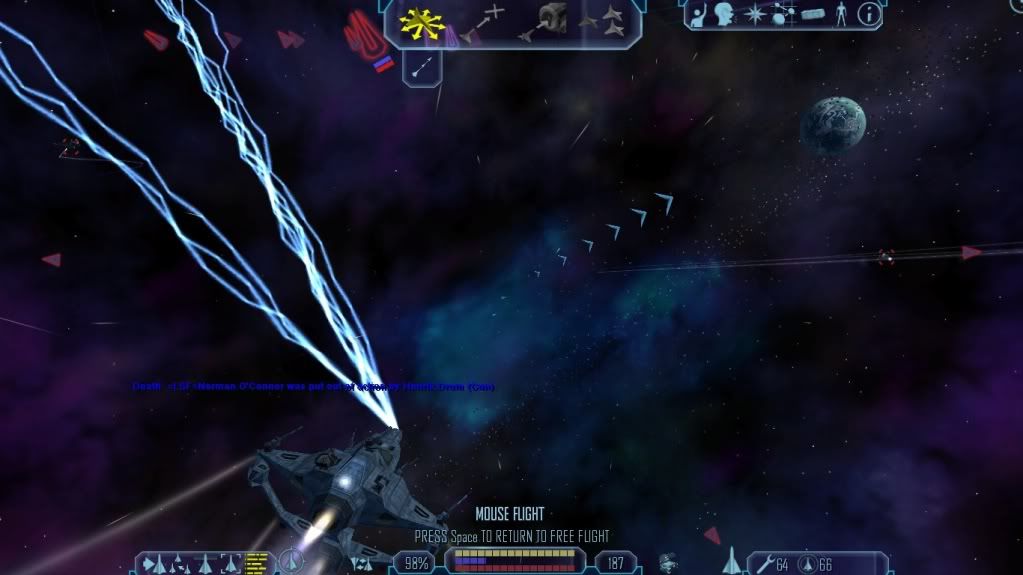Click the circular ship icon beside weapons list

(291, 562)
